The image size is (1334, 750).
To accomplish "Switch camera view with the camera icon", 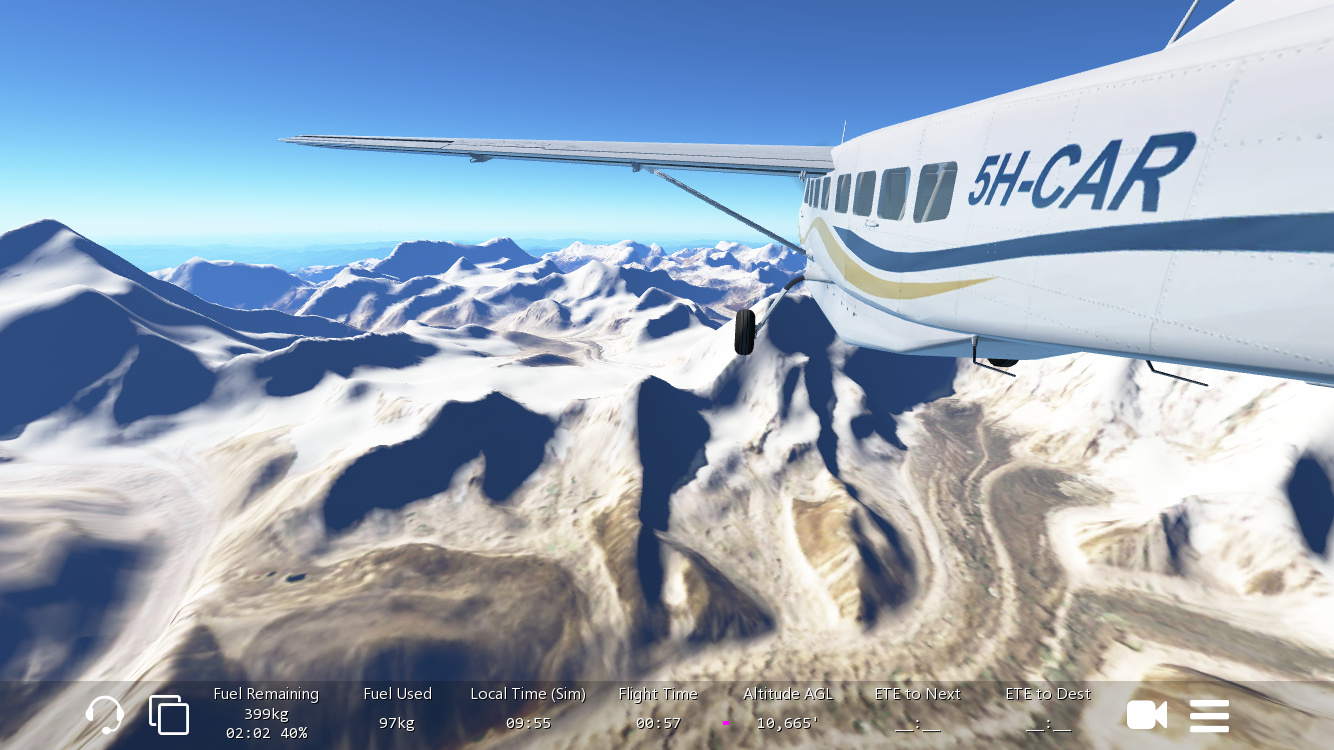I will [x=1146, y=715].
